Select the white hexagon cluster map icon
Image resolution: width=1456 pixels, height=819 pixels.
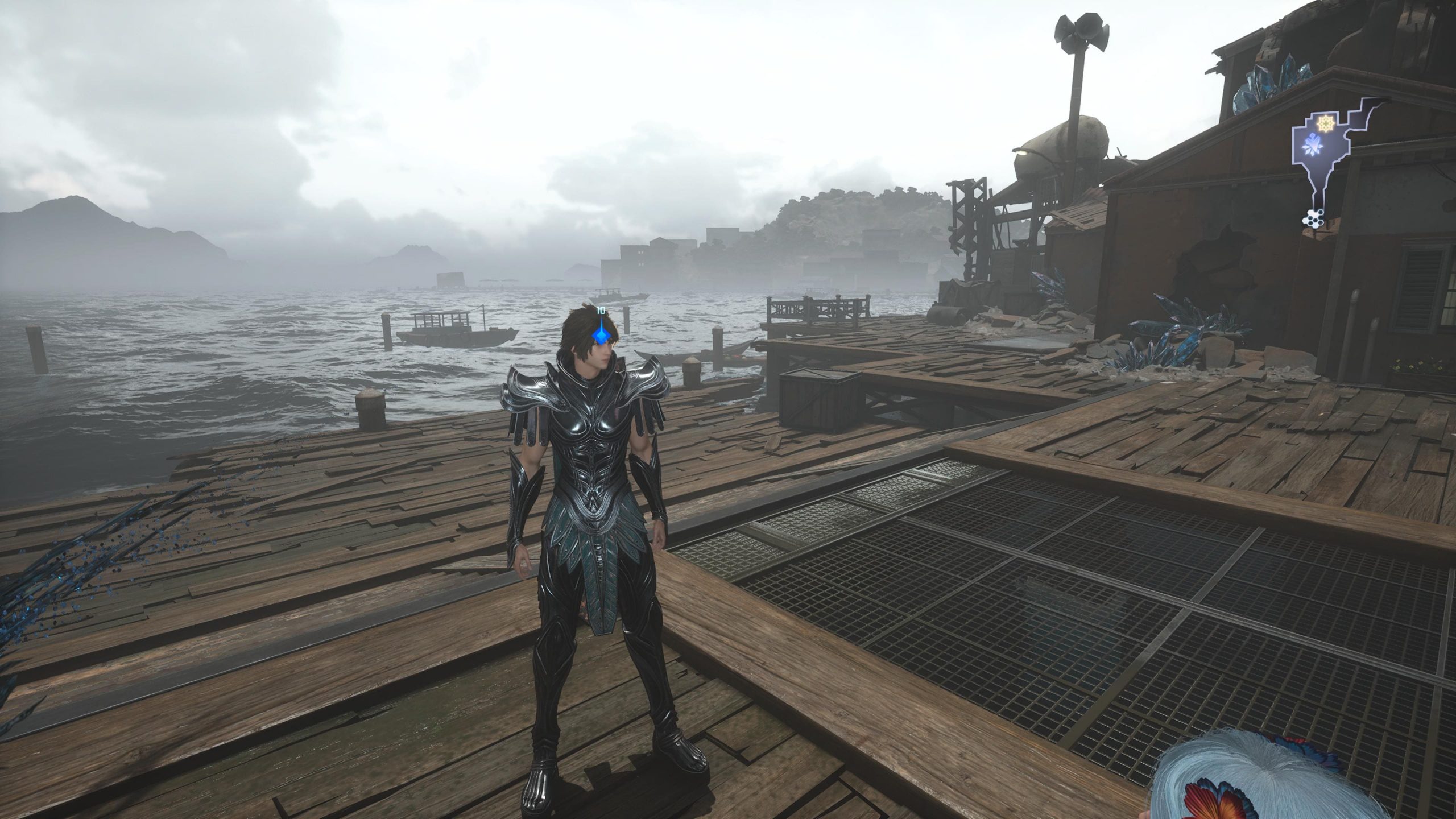click(x=1314, y=217)
